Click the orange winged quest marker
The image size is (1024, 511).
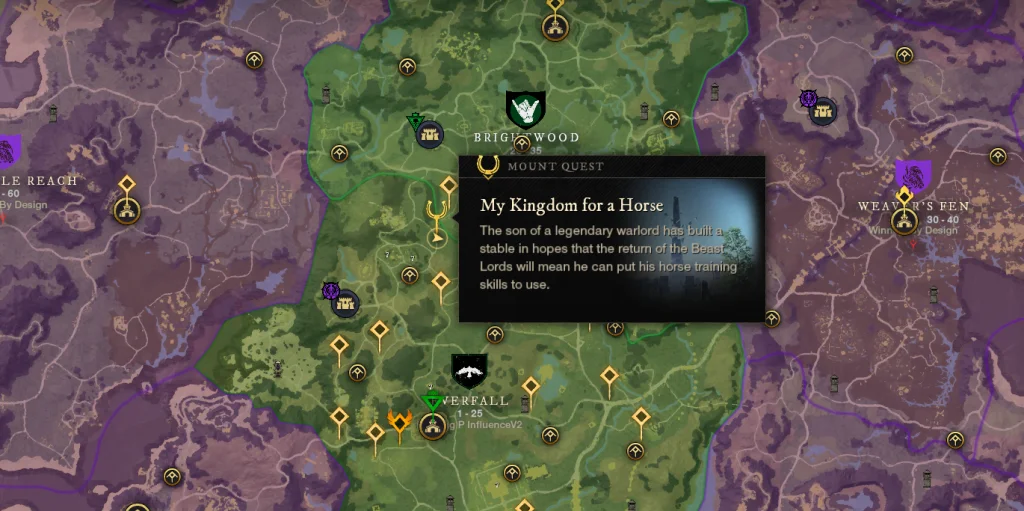coord(399,424)
